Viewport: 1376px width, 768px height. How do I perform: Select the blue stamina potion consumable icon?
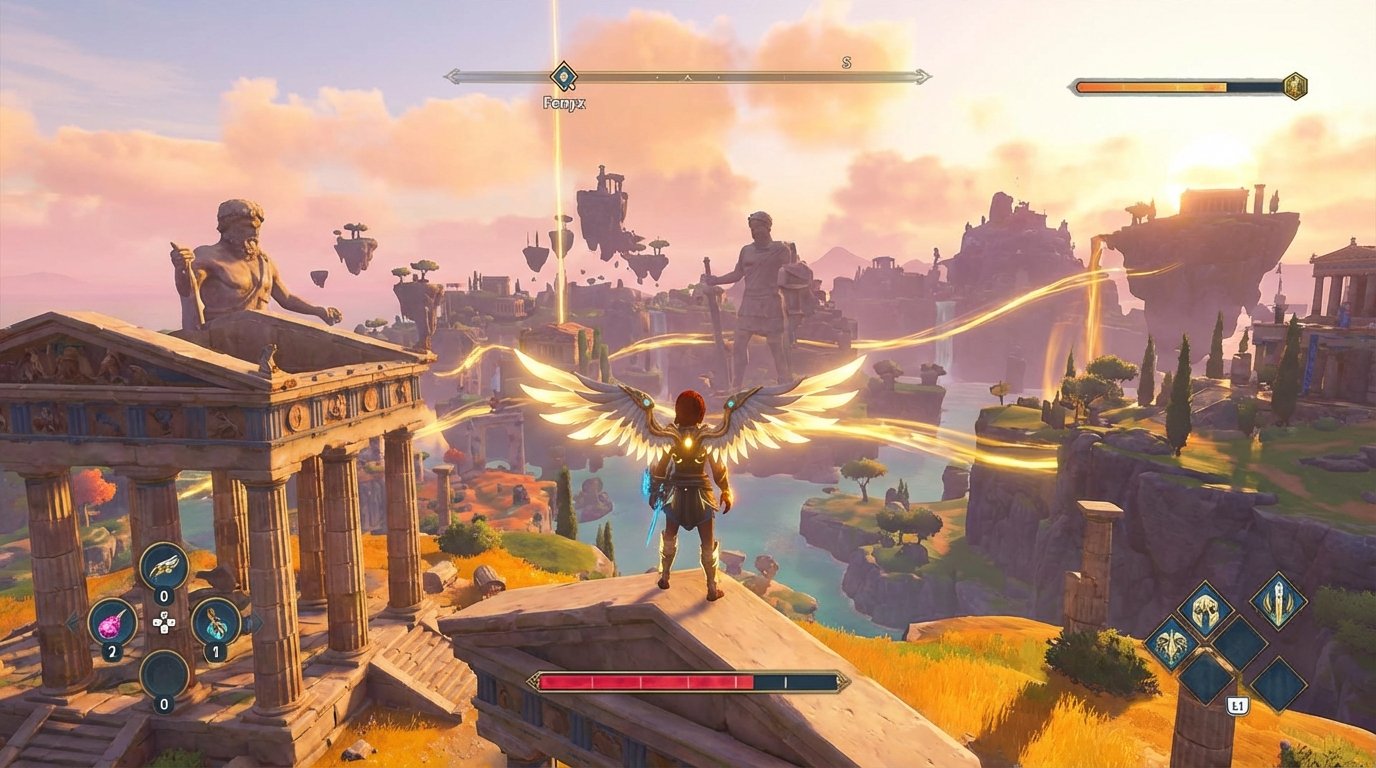(215, 623)
